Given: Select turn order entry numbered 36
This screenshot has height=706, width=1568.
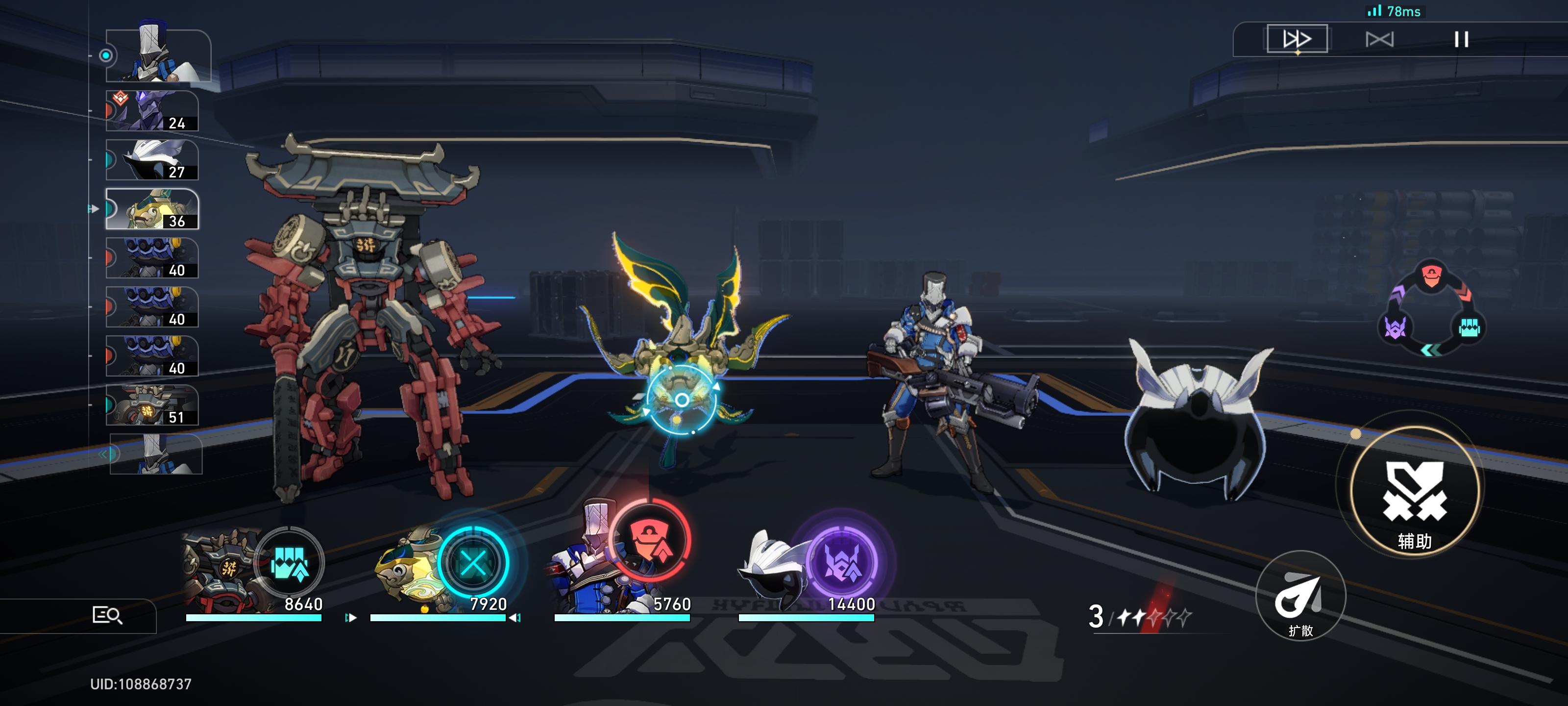Looking at the screenshot, I should 152,209.
